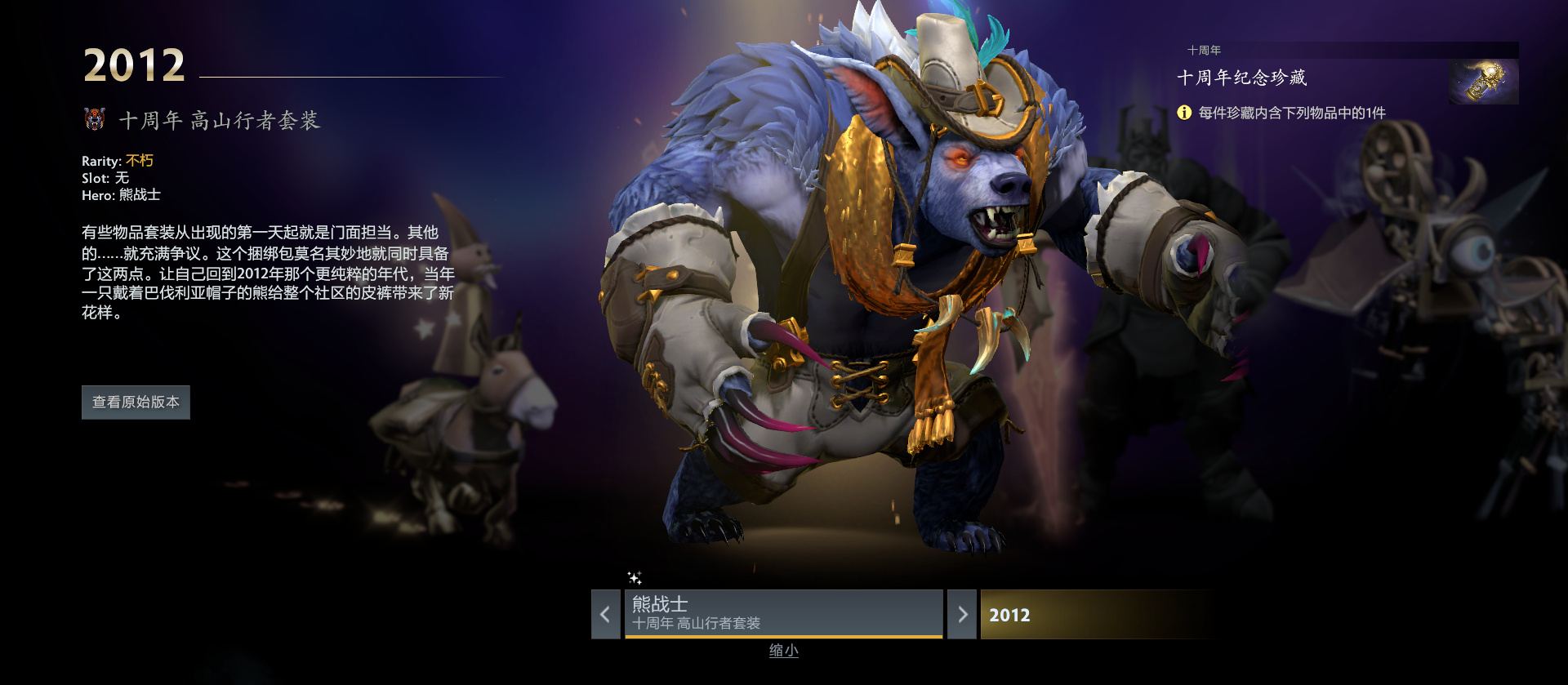Click the info icon beside 每件珍藏内含
The width and height of the screenshot is (1568, 685).
(x=1184, y=113)
